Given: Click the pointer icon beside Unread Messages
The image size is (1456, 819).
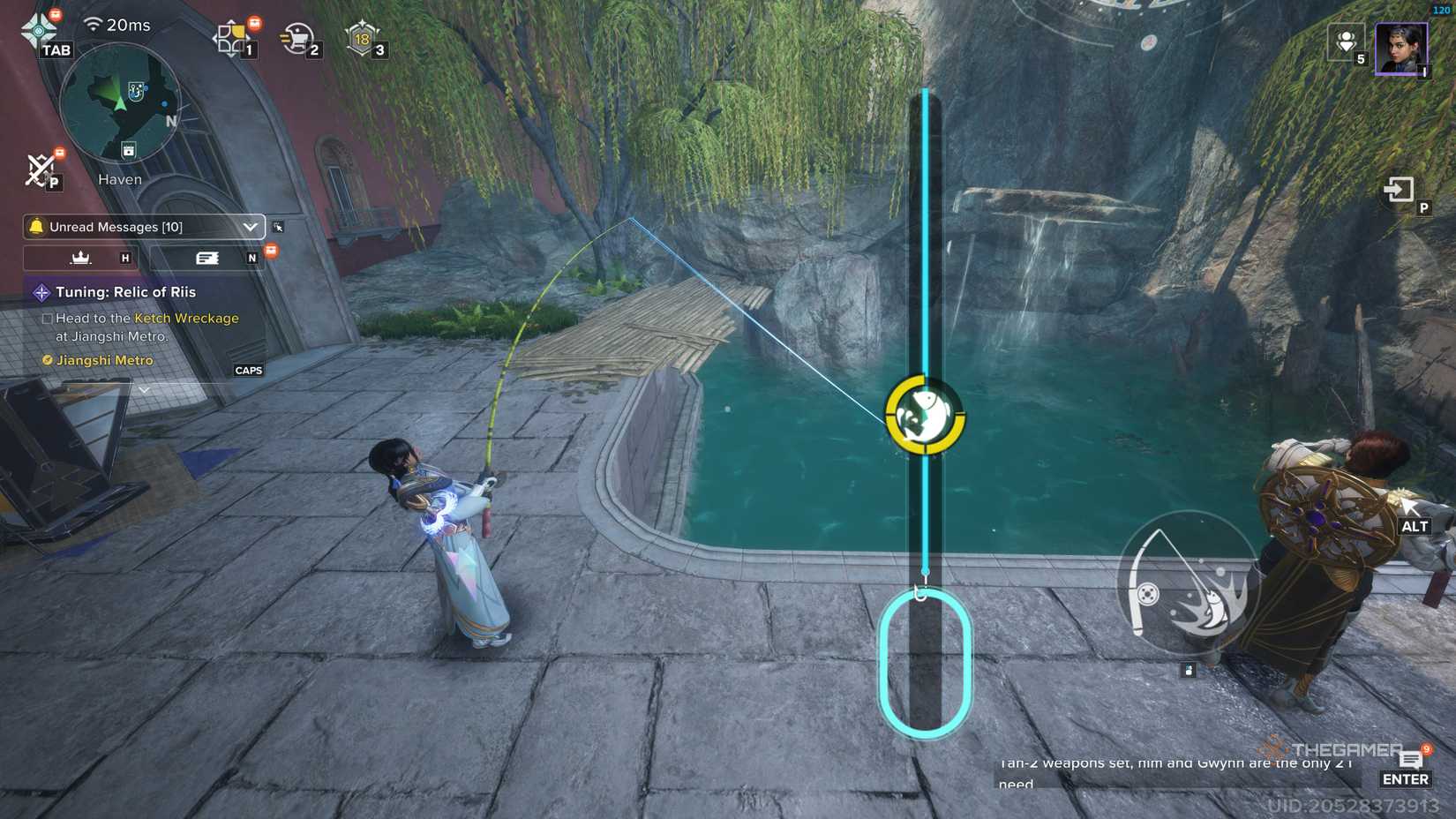Looking at the screenshot, I should [x=278, y=227].
